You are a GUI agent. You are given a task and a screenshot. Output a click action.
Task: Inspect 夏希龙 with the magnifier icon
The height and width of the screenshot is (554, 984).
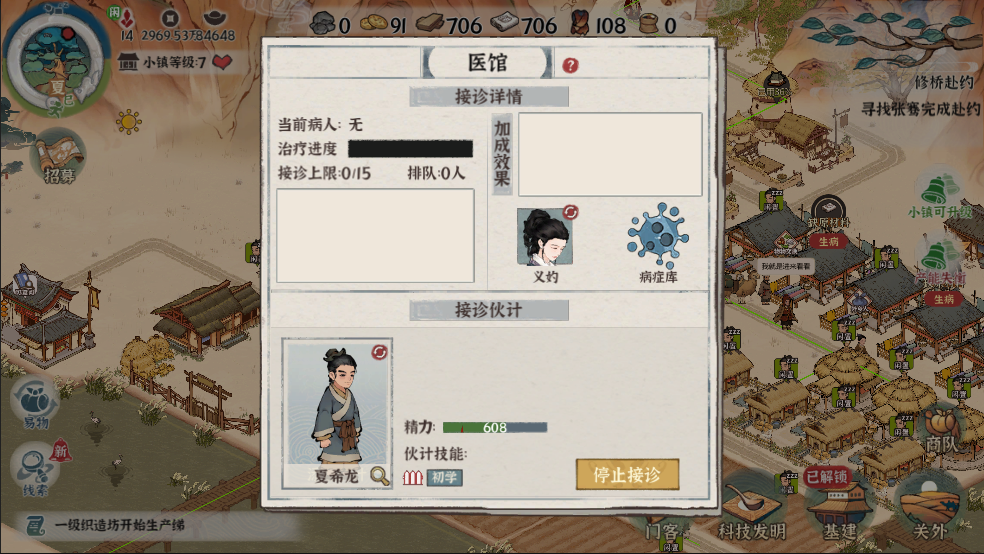[x=379, y=476]
